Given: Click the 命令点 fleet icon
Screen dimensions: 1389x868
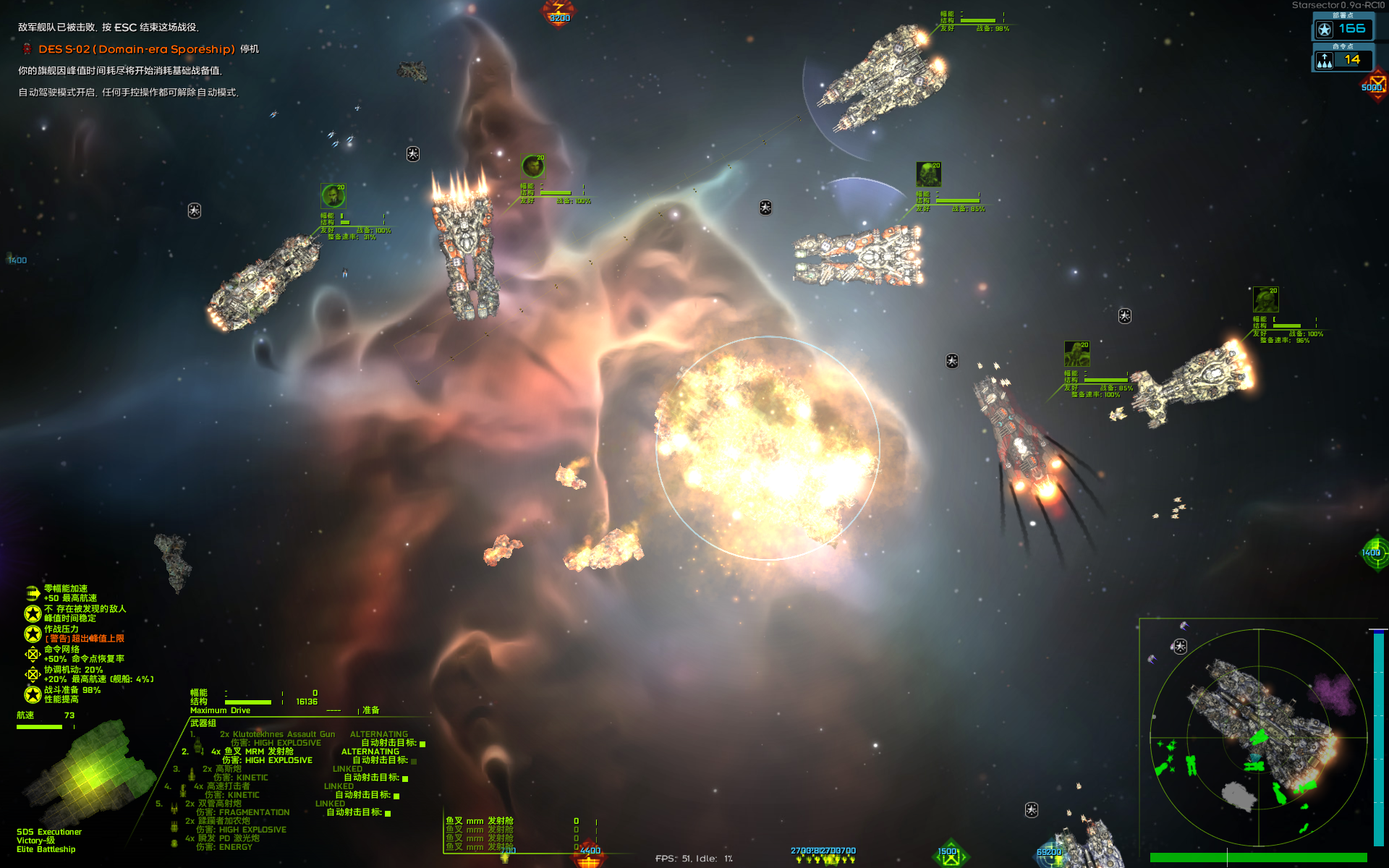Looking at the screenshot, I should click(x=1325, y=61).
